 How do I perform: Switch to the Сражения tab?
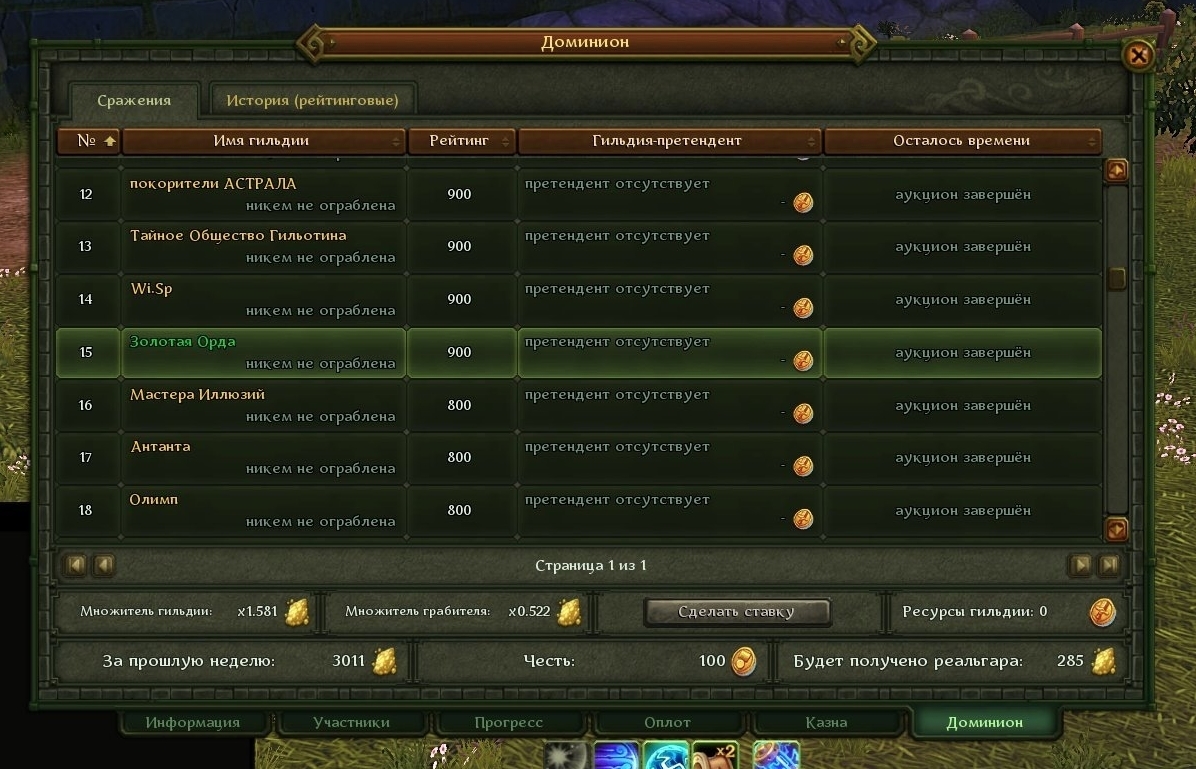[x=134, y=100]
